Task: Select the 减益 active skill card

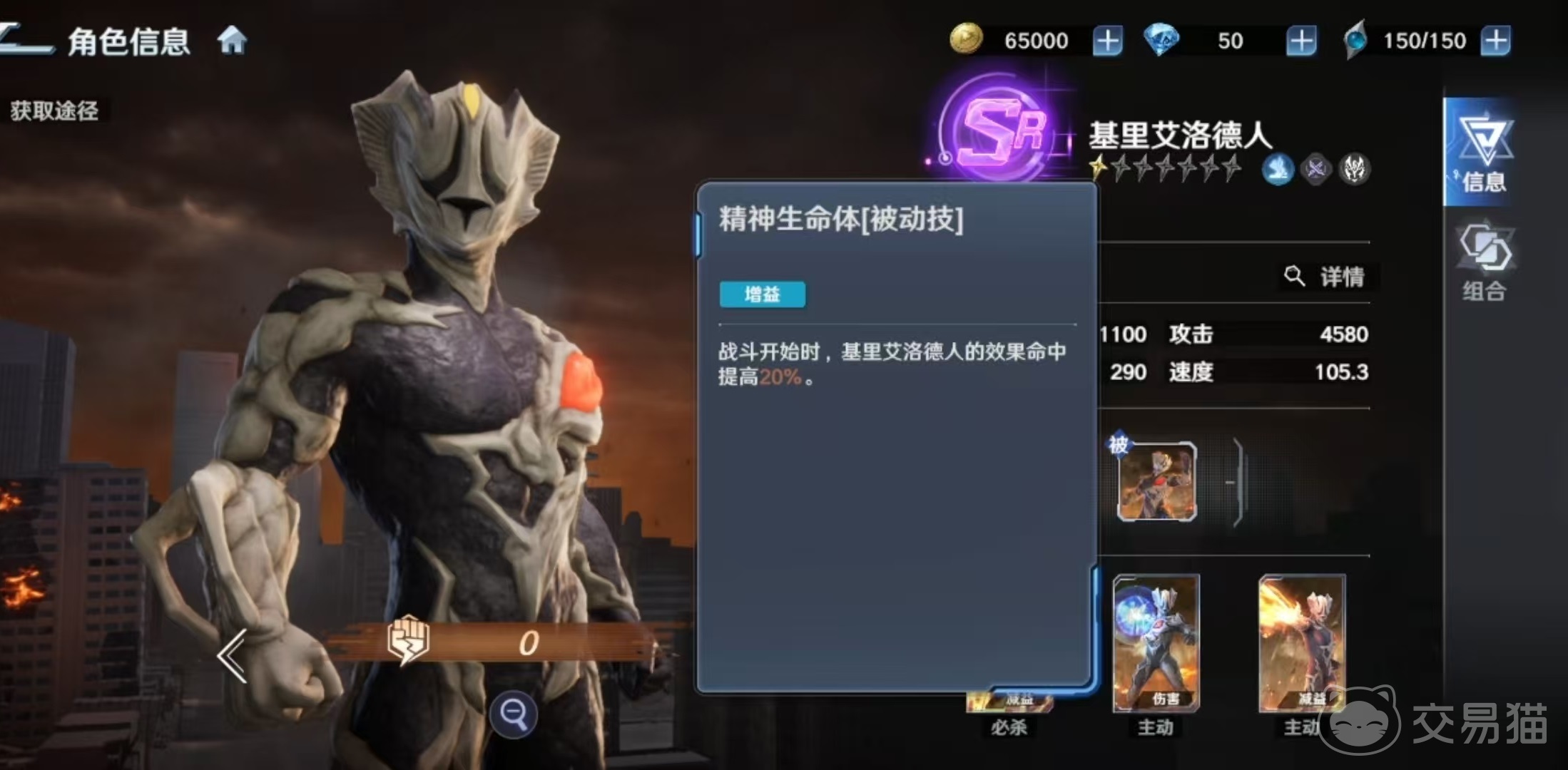Action: point(1301,644)
